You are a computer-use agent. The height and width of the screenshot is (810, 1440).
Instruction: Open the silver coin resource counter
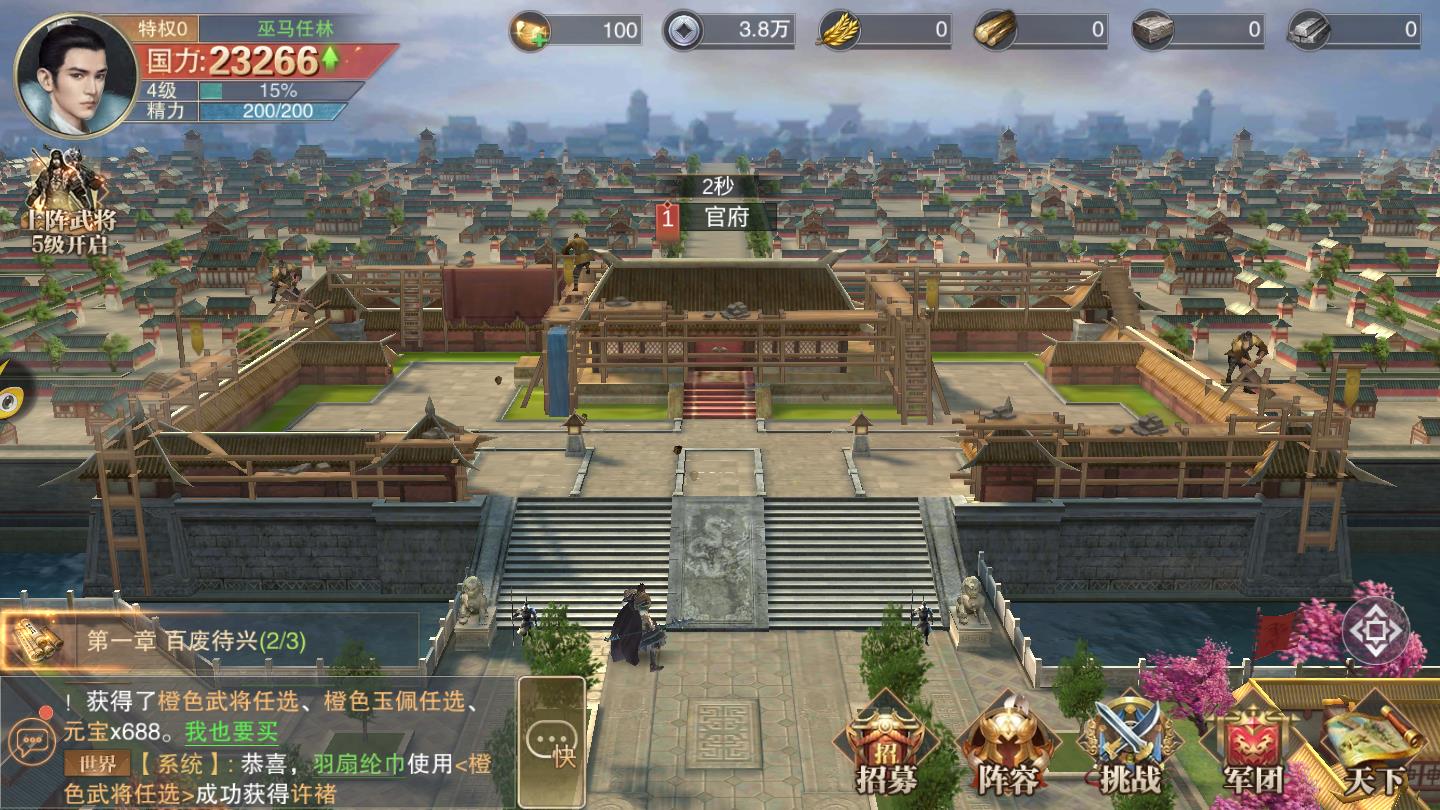[730, 30]
